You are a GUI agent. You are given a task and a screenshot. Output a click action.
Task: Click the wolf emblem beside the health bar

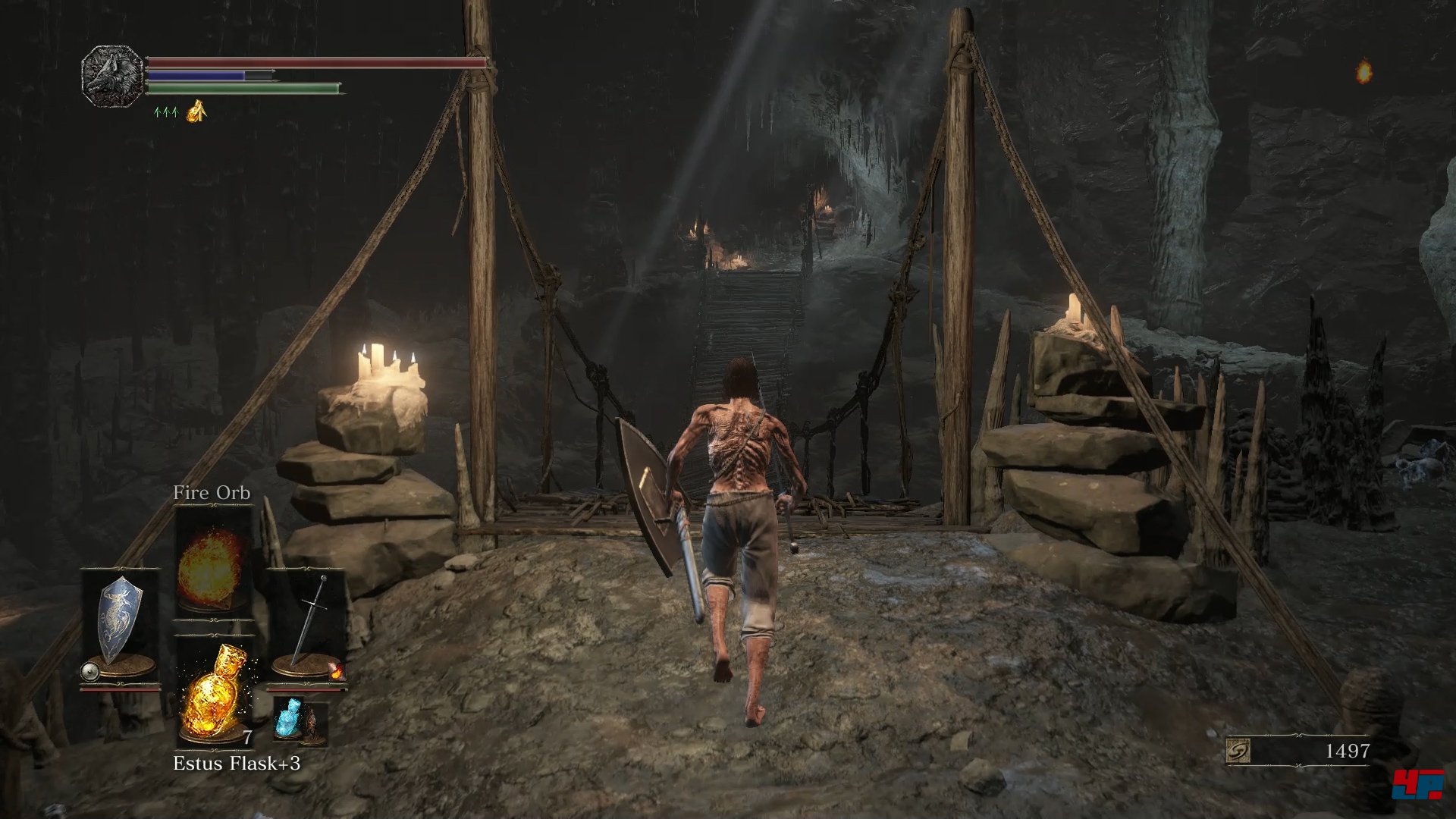[112, 76]
